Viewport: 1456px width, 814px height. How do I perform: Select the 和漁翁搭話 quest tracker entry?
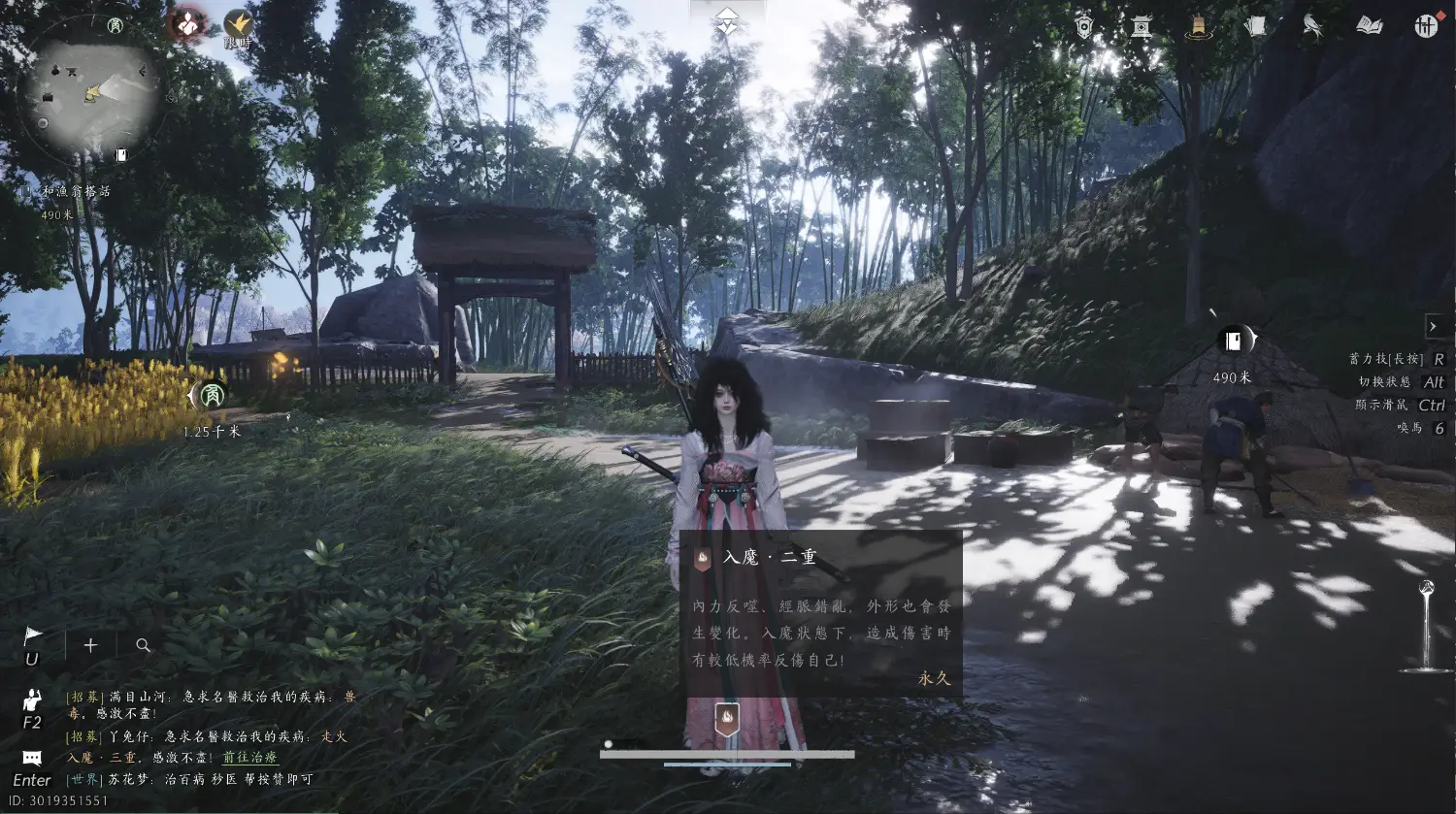pos(75,191)
